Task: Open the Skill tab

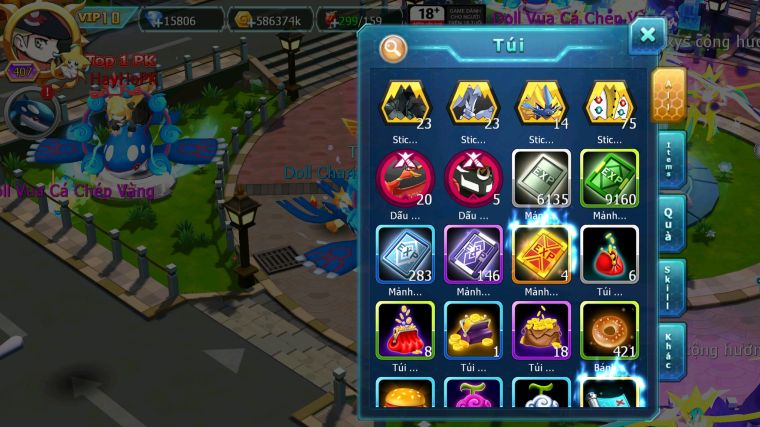Action: click(670, 288)
